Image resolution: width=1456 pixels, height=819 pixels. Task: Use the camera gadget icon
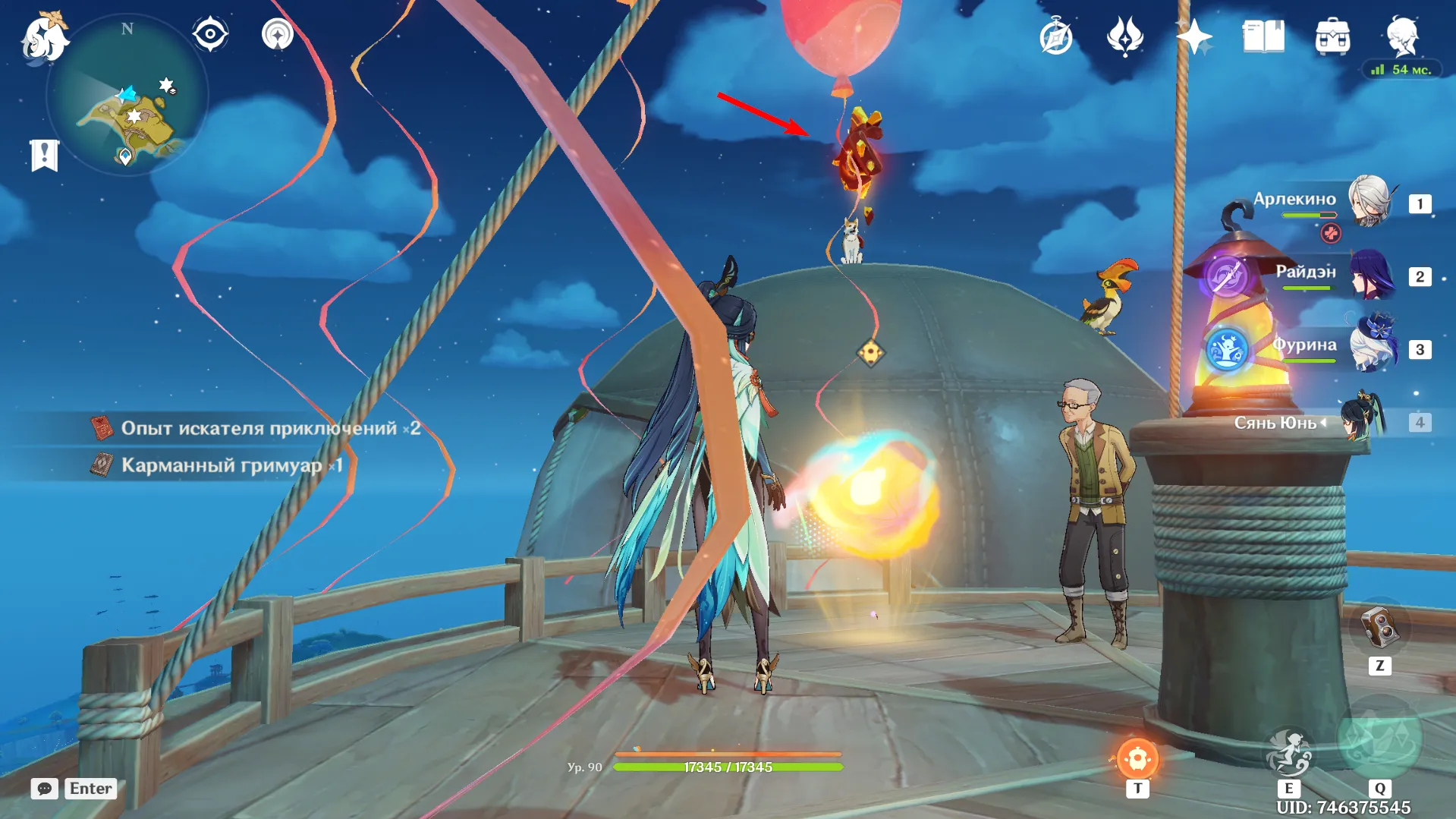point(1379,628)
